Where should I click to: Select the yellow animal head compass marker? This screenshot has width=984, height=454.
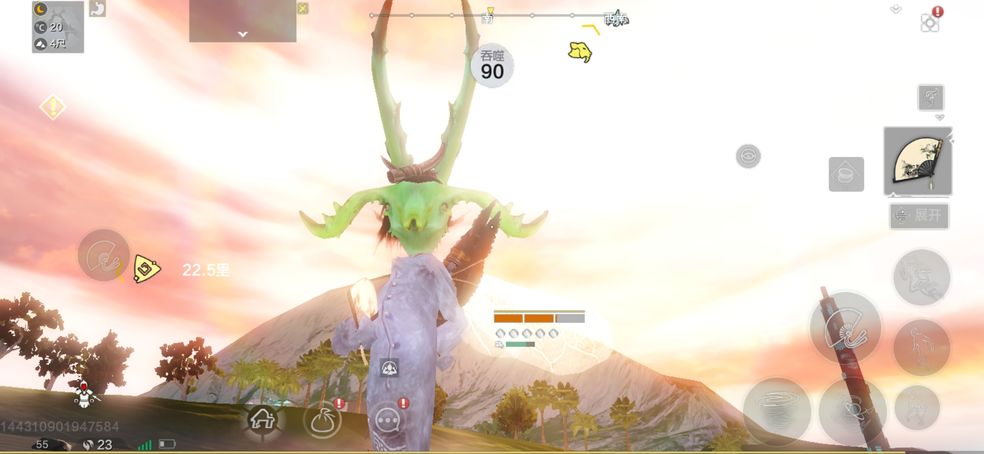(x=579, y=51)
